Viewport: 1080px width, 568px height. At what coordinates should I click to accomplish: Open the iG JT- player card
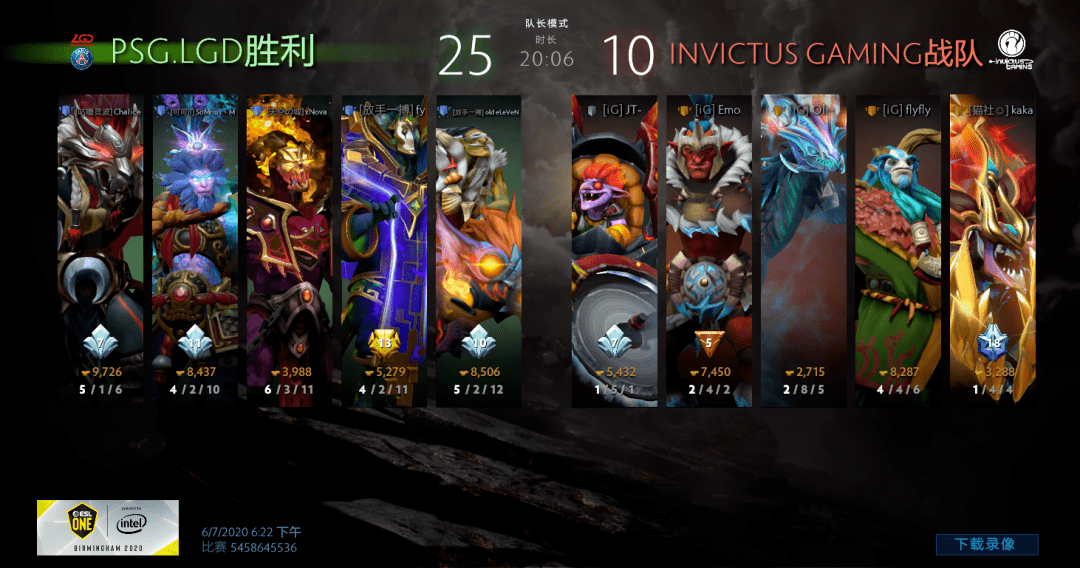click(613, 250)
